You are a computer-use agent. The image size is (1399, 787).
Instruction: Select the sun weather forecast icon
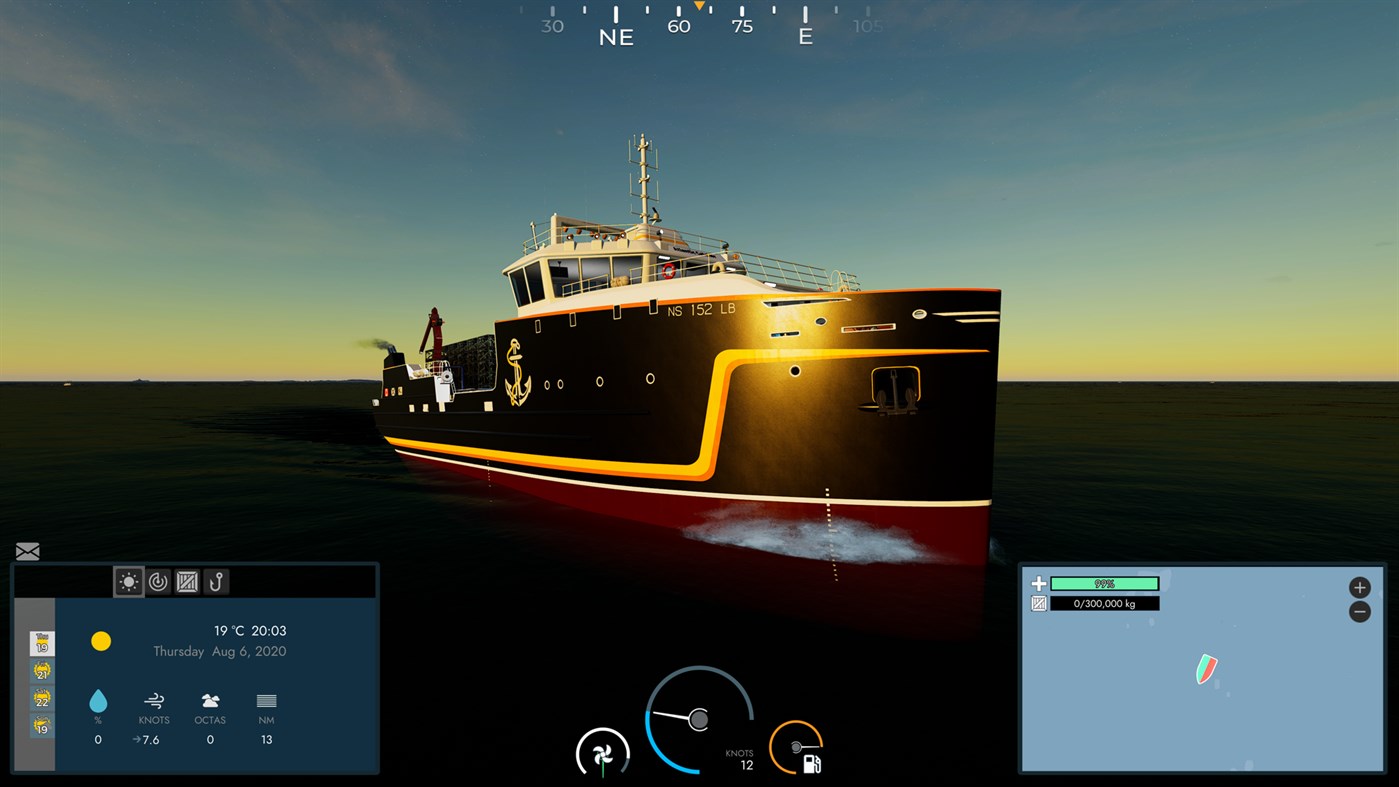click(129, 581)
